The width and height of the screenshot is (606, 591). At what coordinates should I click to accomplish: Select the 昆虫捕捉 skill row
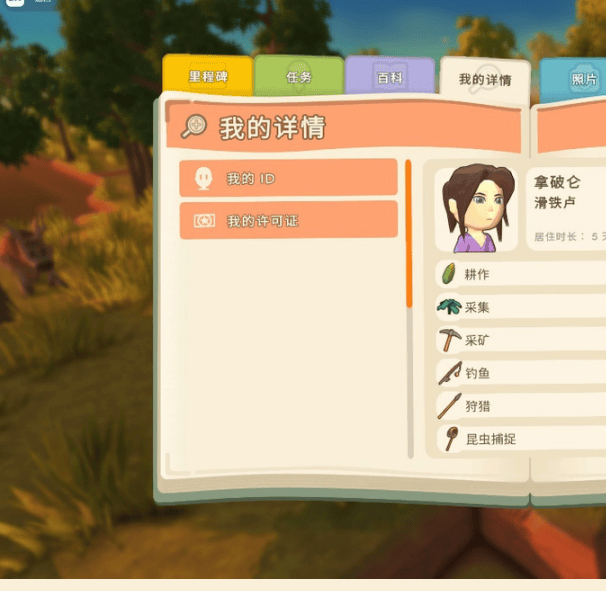(520, 439)
